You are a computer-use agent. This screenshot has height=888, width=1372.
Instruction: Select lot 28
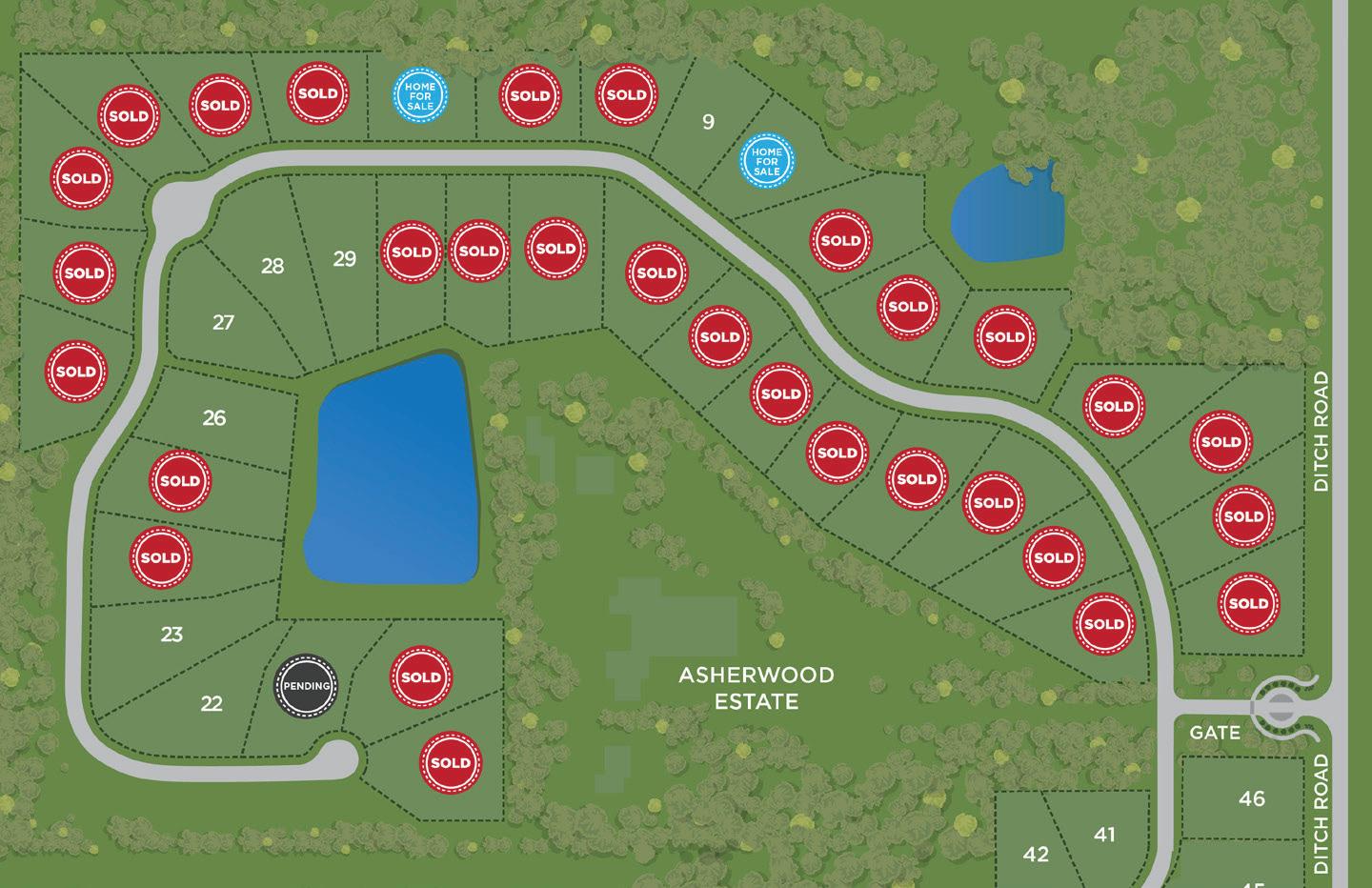272,266
